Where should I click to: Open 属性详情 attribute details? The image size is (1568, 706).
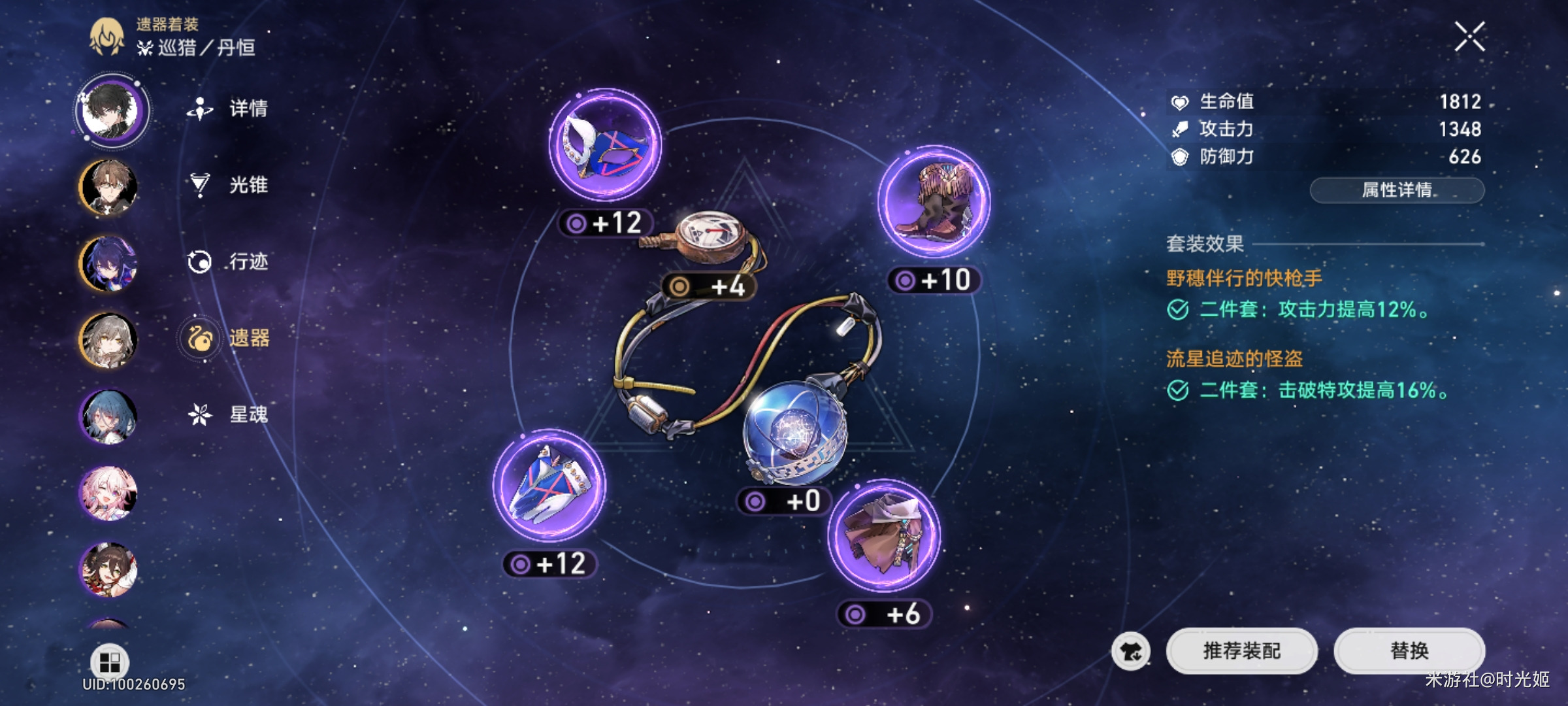point(1397,190)
